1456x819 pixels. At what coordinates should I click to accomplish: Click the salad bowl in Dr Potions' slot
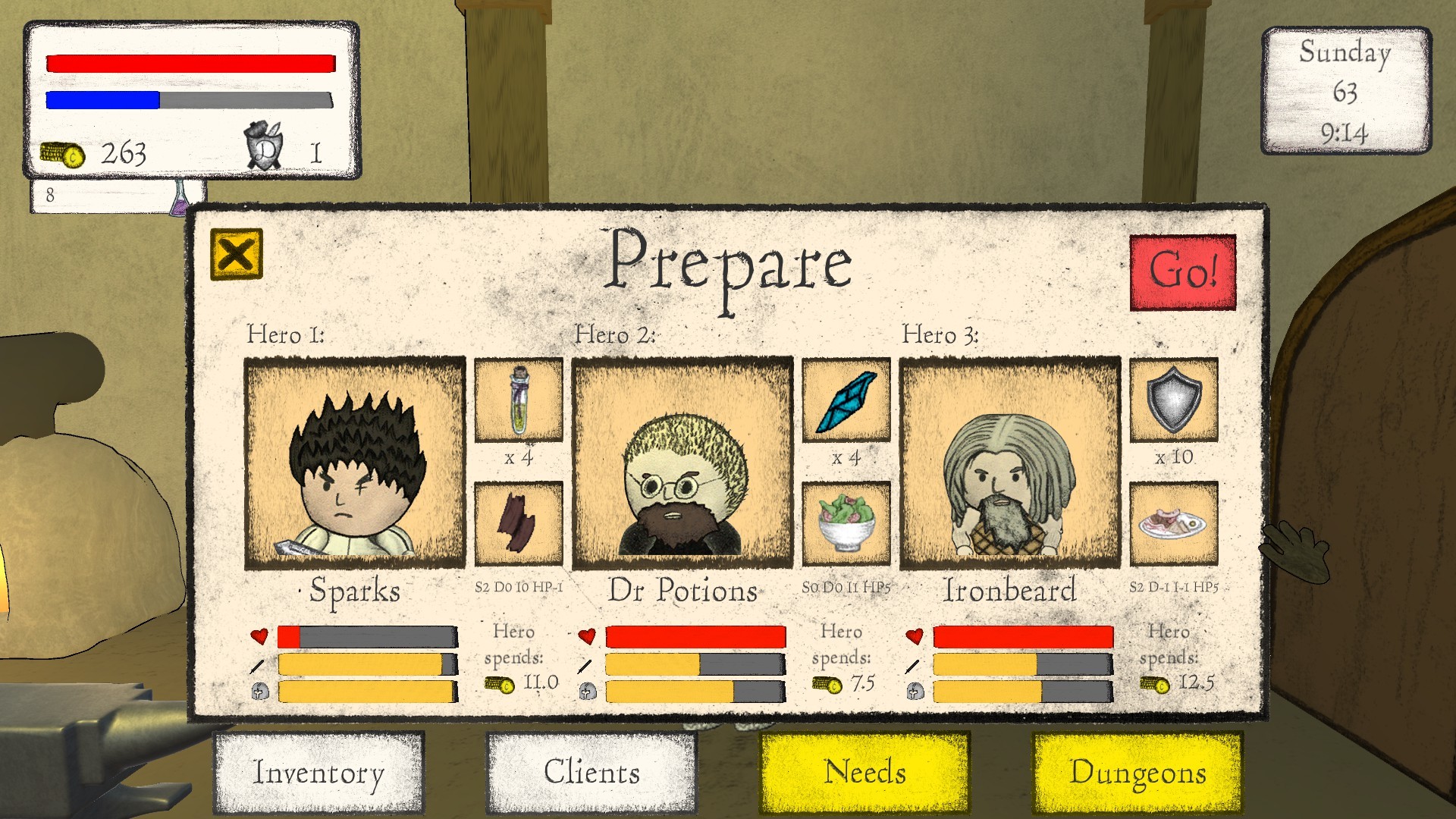pos(846,522)
